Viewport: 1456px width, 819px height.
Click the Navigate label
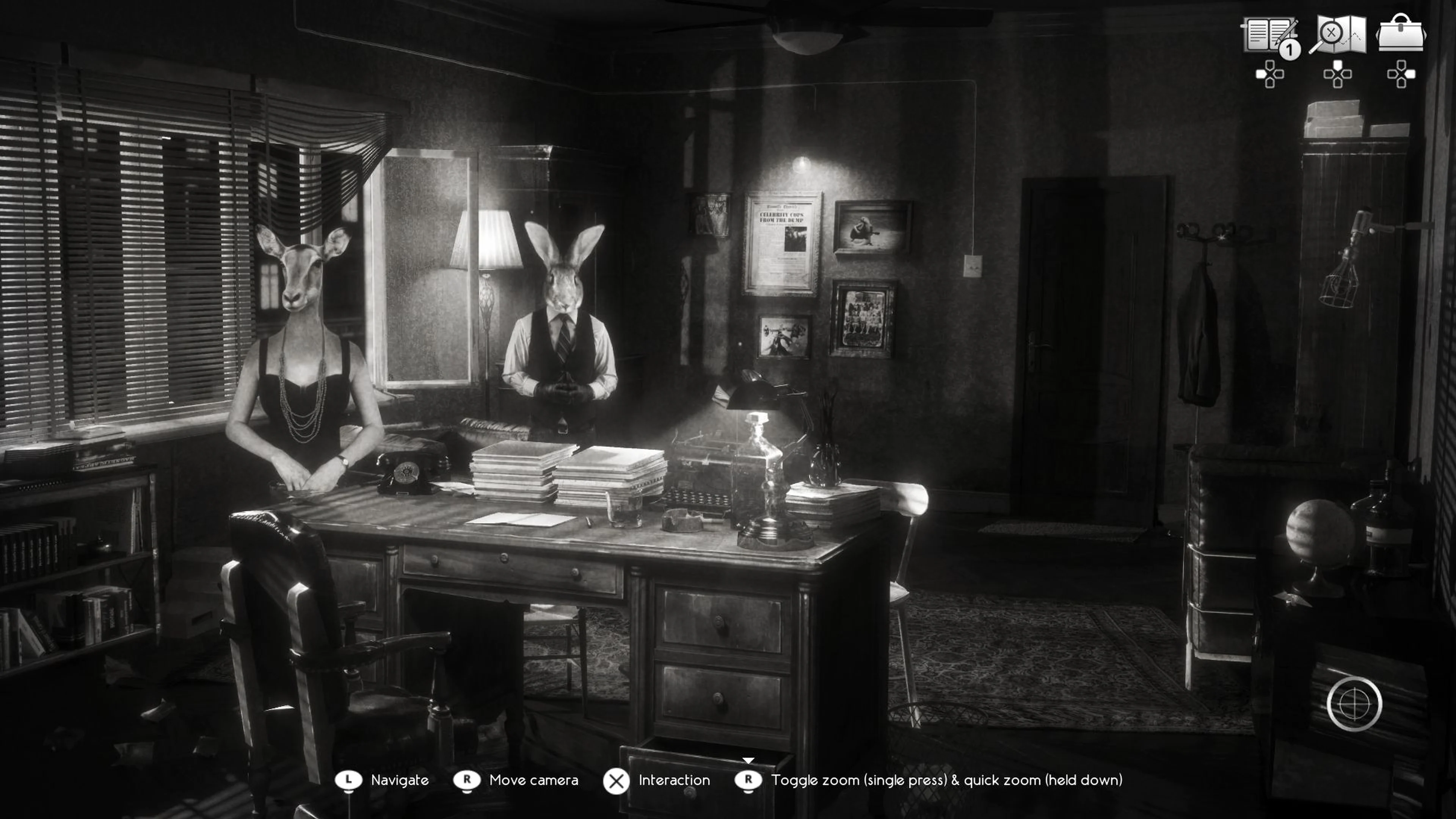400,781
